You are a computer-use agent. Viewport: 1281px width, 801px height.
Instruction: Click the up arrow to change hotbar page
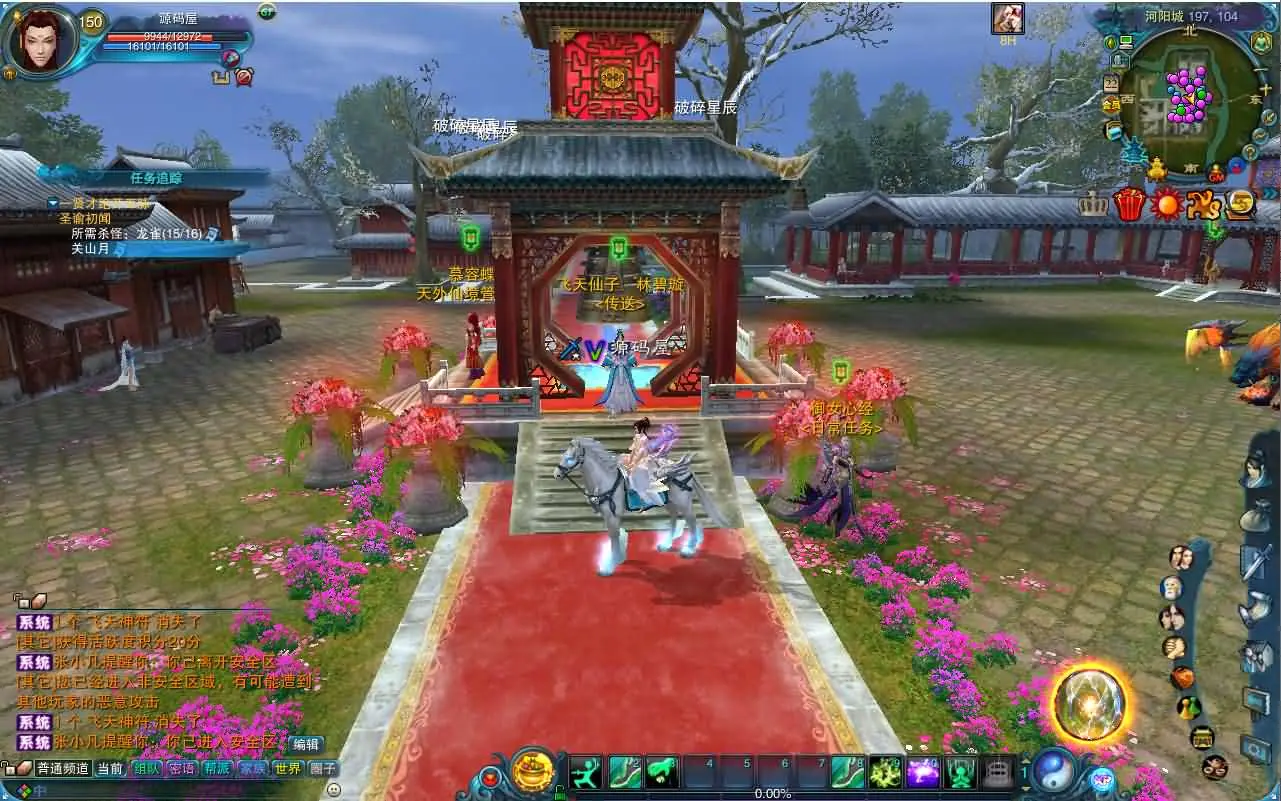tap(1028, 762)
